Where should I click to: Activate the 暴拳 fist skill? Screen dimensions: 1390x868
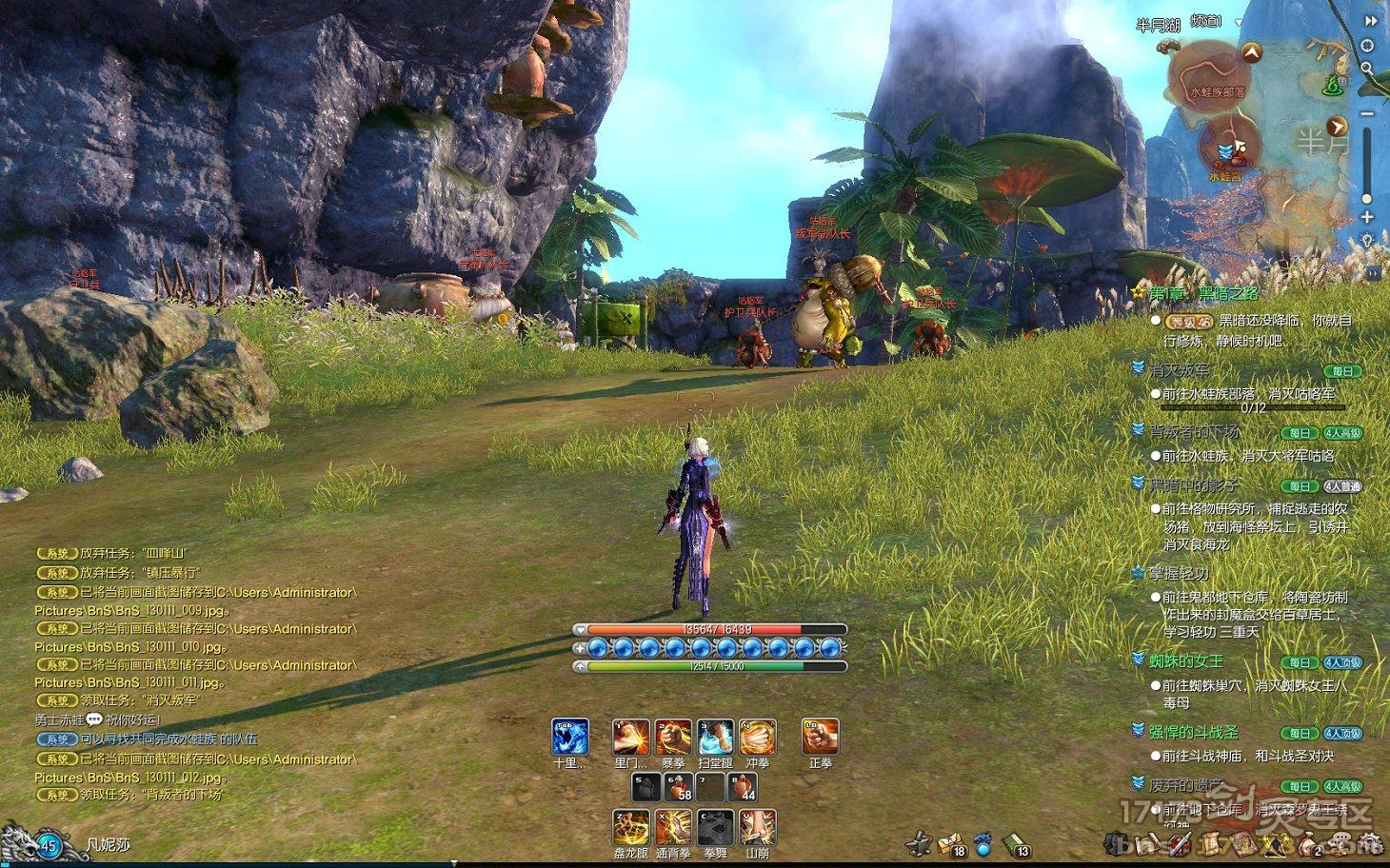point(673,738)
